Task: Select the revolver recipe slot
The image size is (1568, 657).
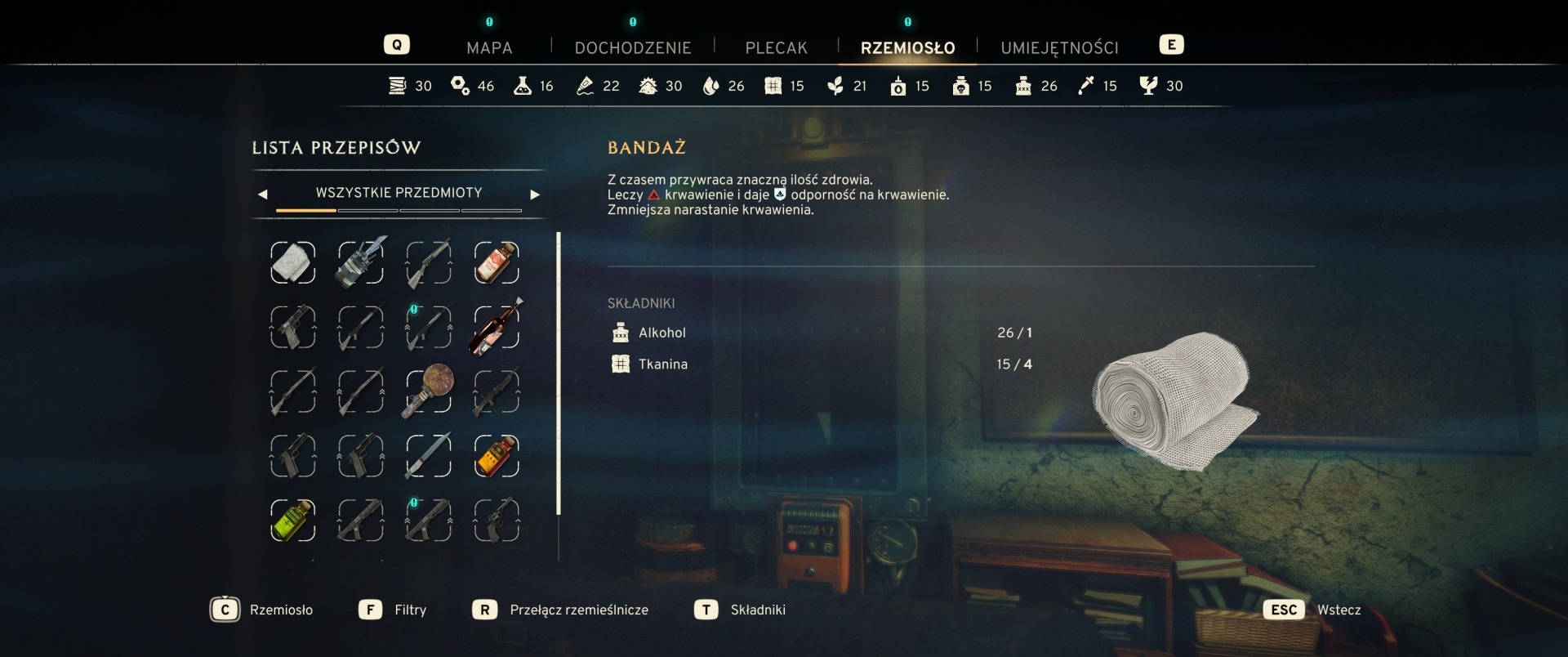Action: click(x=496, y=521)
